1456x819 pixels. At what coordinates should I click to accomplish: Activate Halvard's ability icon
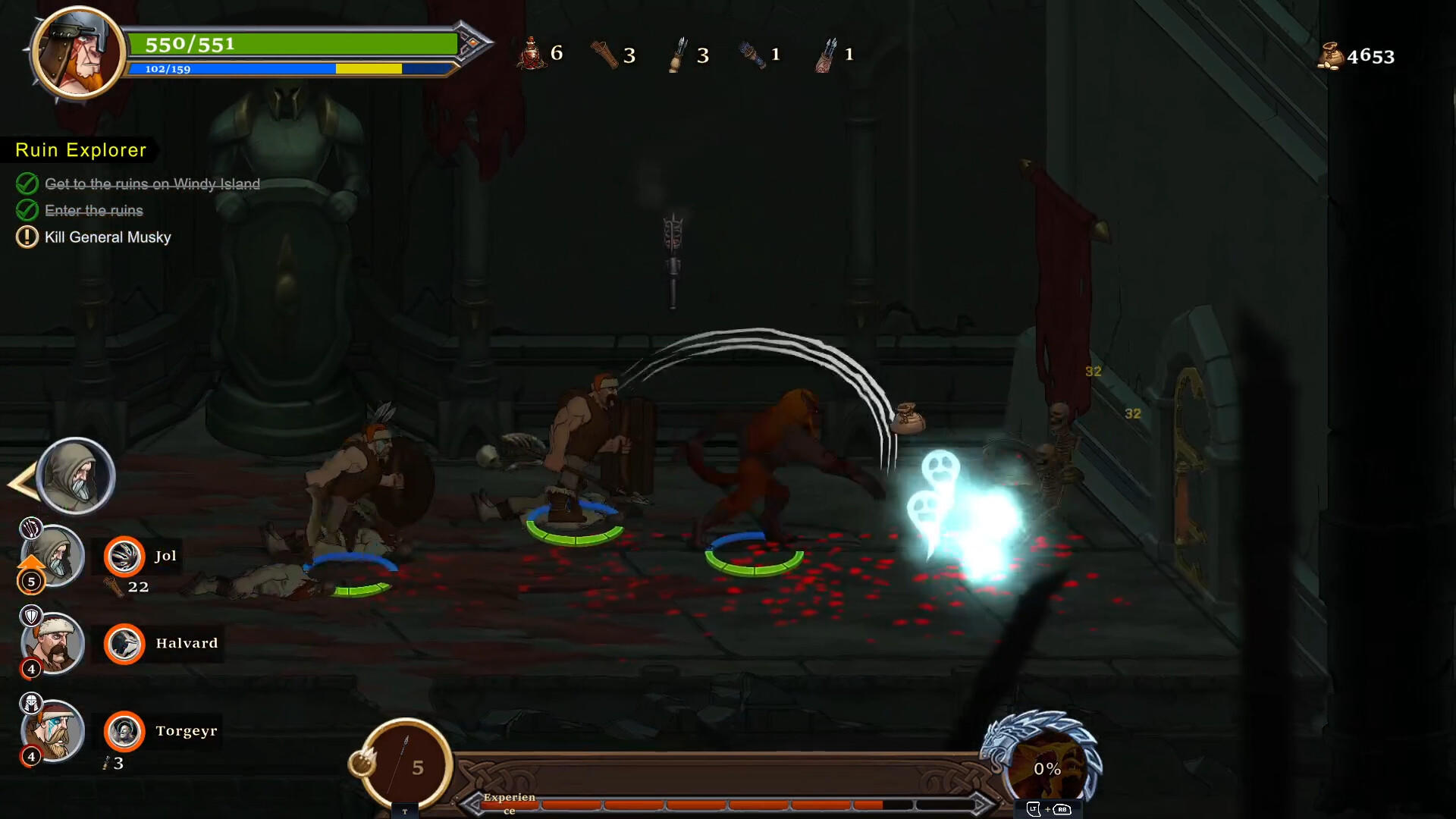124,644
